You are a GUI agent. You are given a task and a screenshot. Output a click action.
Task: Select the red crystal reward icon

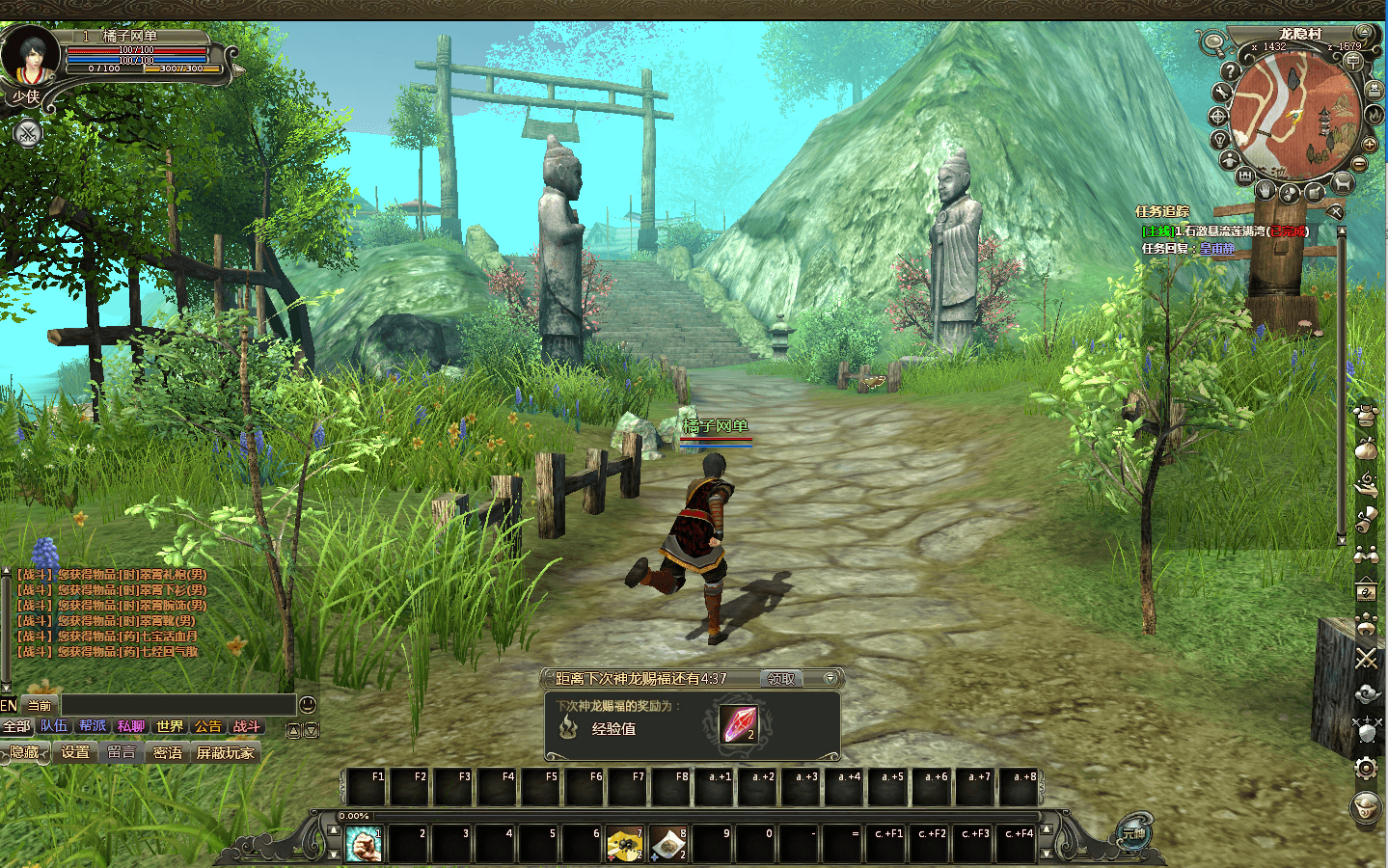[740, 724]
